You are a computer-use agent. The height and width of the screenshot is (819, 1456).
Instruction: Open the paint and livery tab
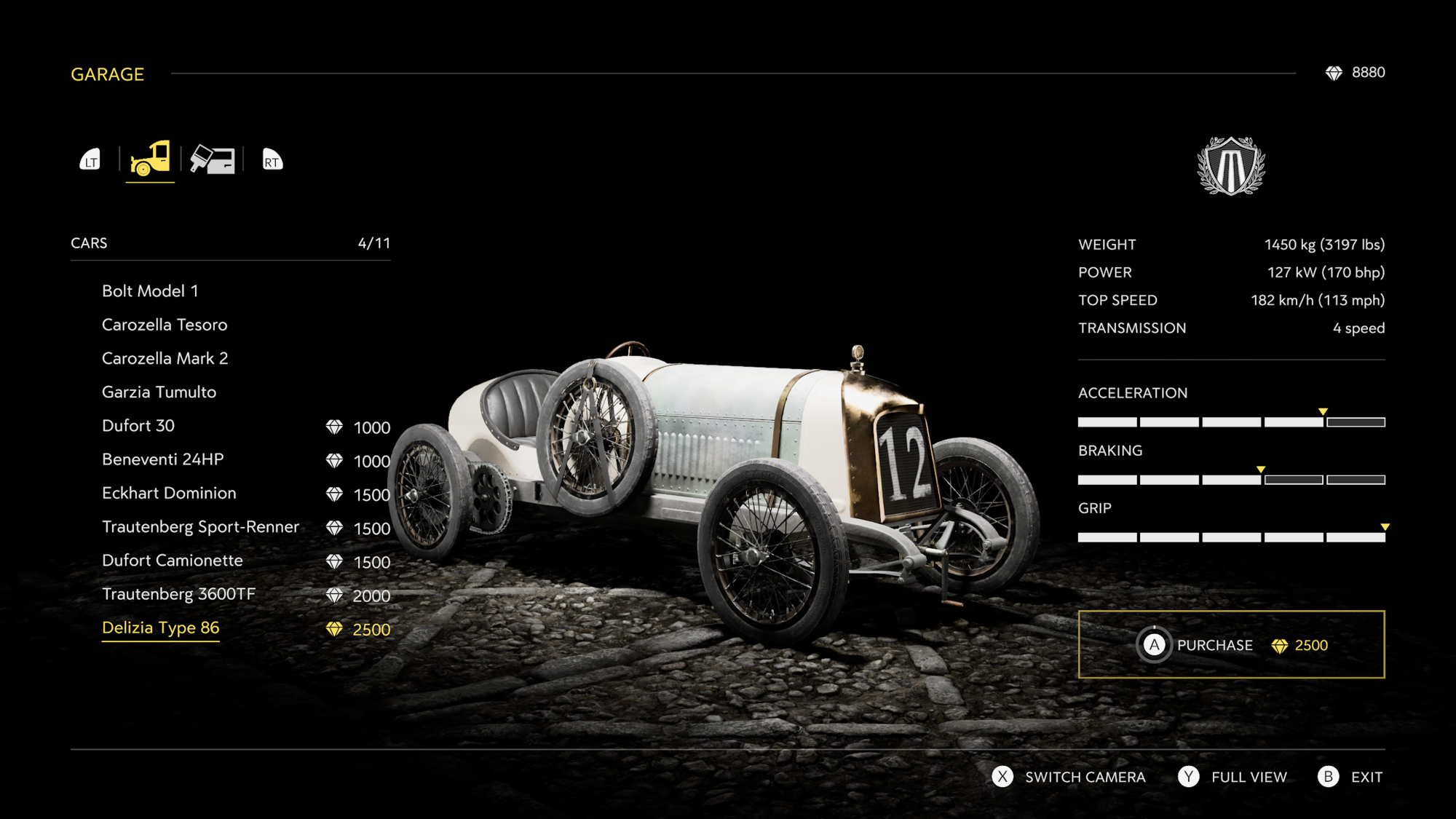[213, 159]
